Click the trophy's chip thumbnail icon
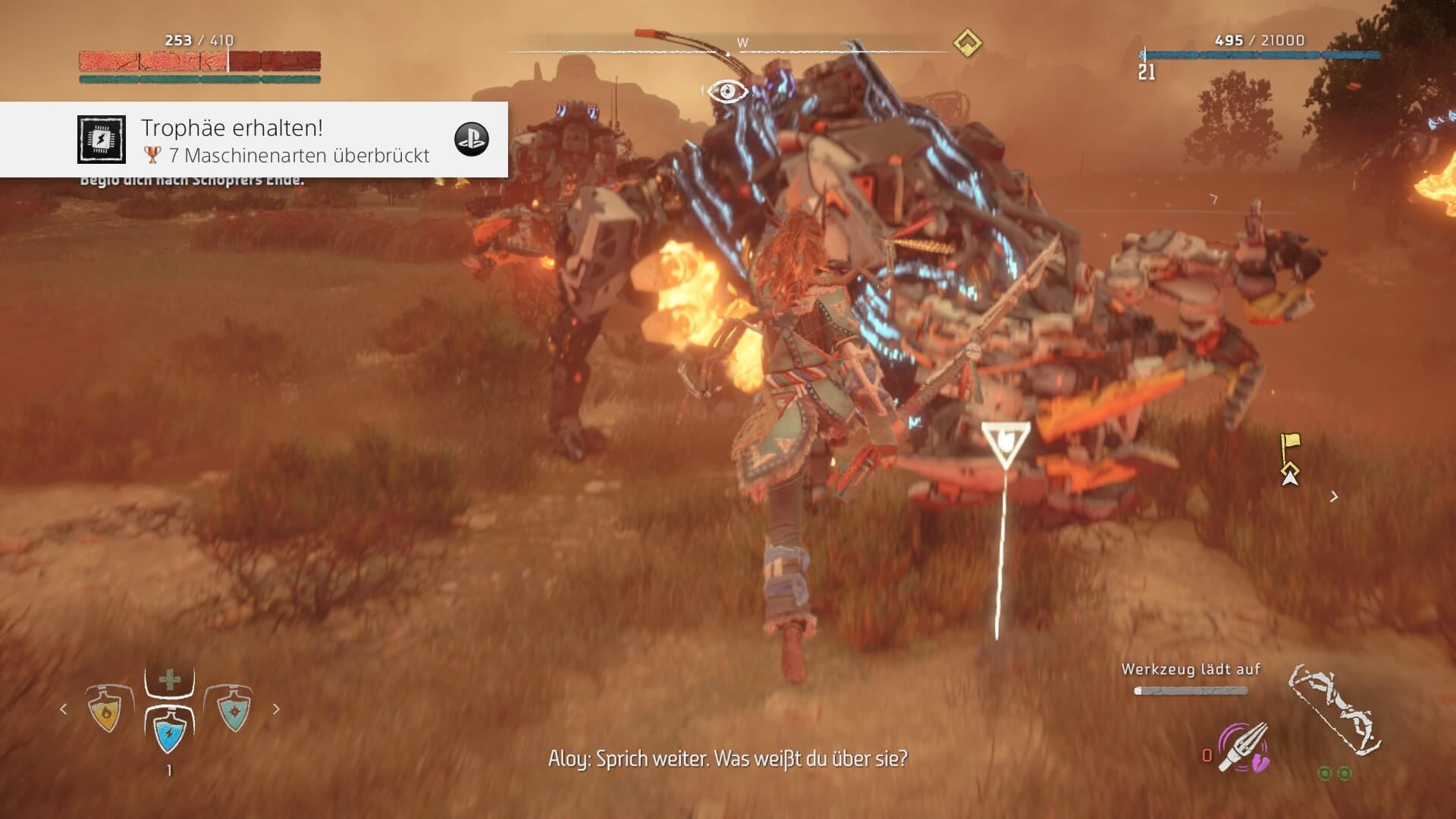Image resolution: width=1456 pixels, height=819 pixels. [x=101, y=140]
